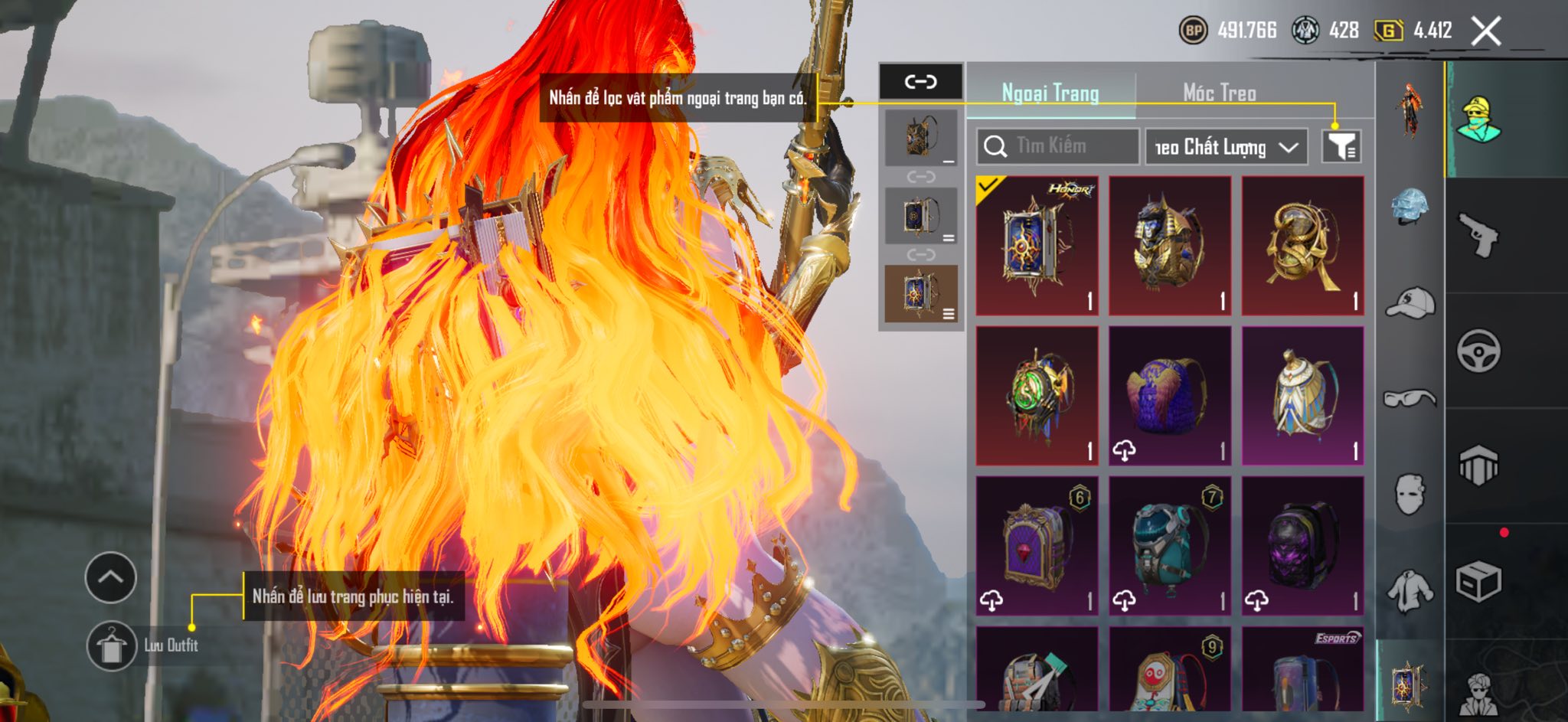The height and width of the screenshot is (722, 1568).
Task: Show the sunglasses category
Action: (1410, 398)
